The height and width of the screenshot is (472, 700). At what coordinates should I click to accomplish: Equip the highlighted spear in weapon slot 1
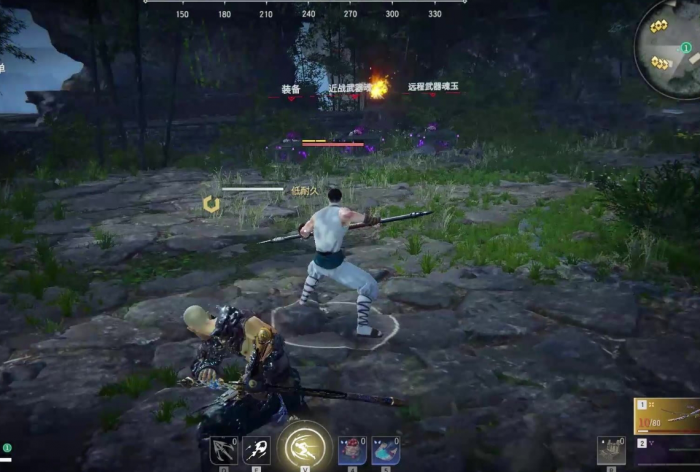tap(669, 414)
